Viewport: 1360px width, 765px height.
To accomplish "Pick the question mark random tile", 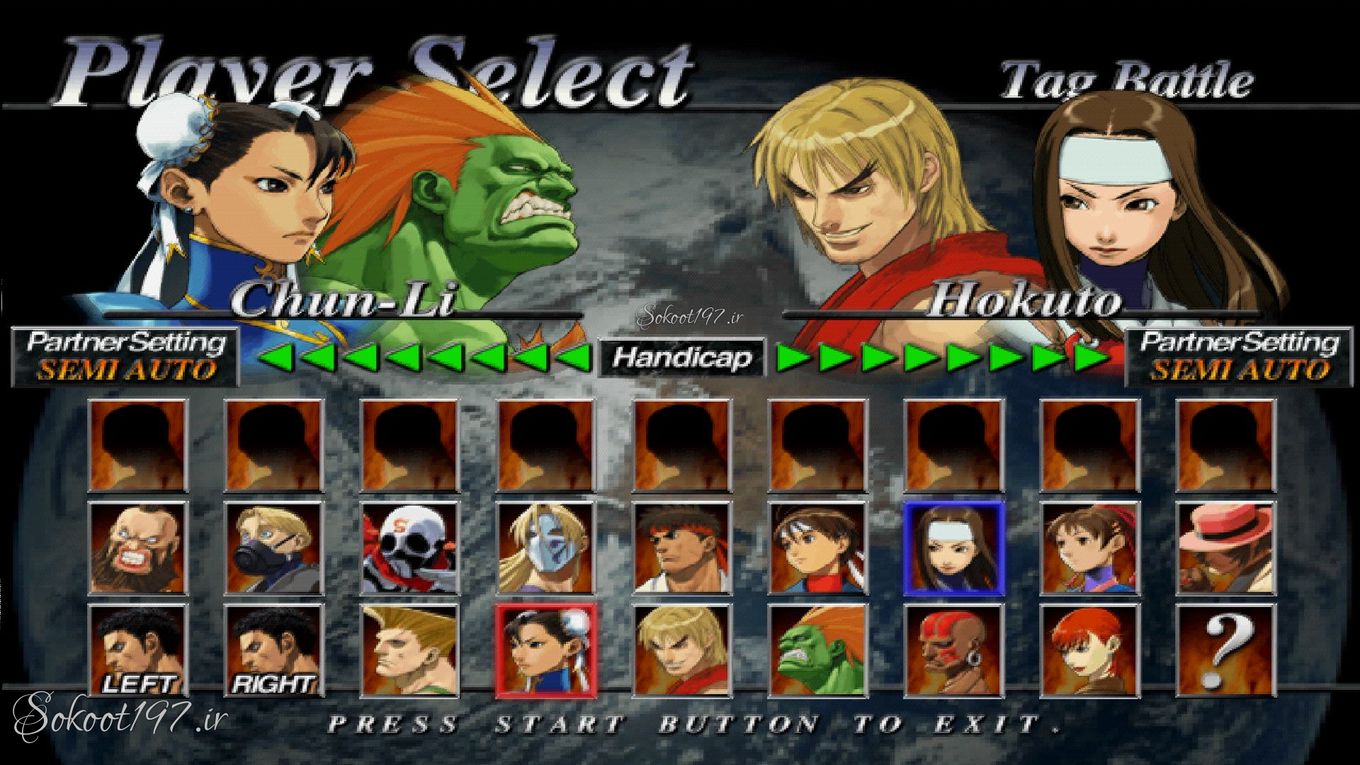I will pos(1225,651).
